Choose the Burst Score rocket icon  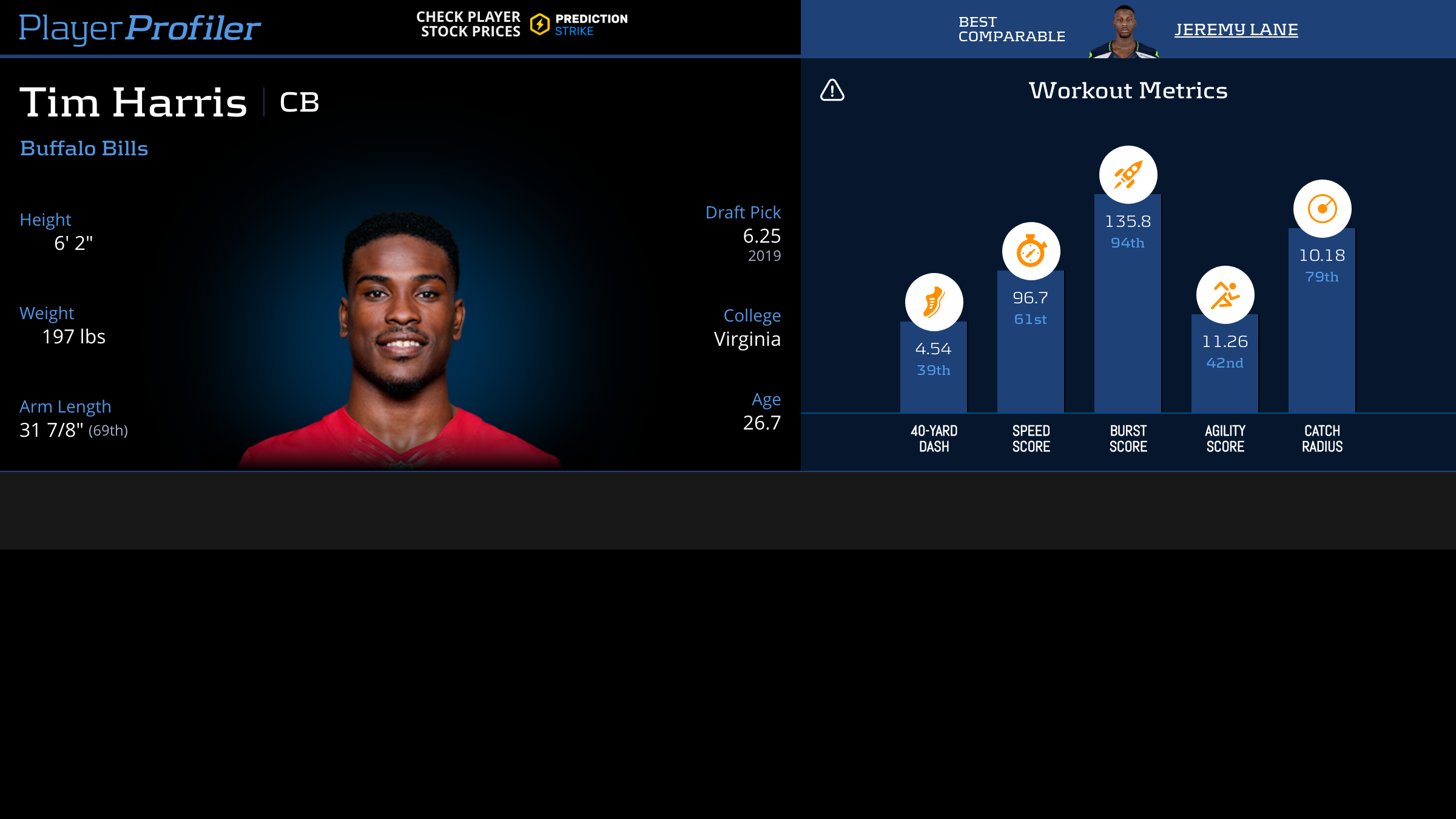tap(1128, 175)
